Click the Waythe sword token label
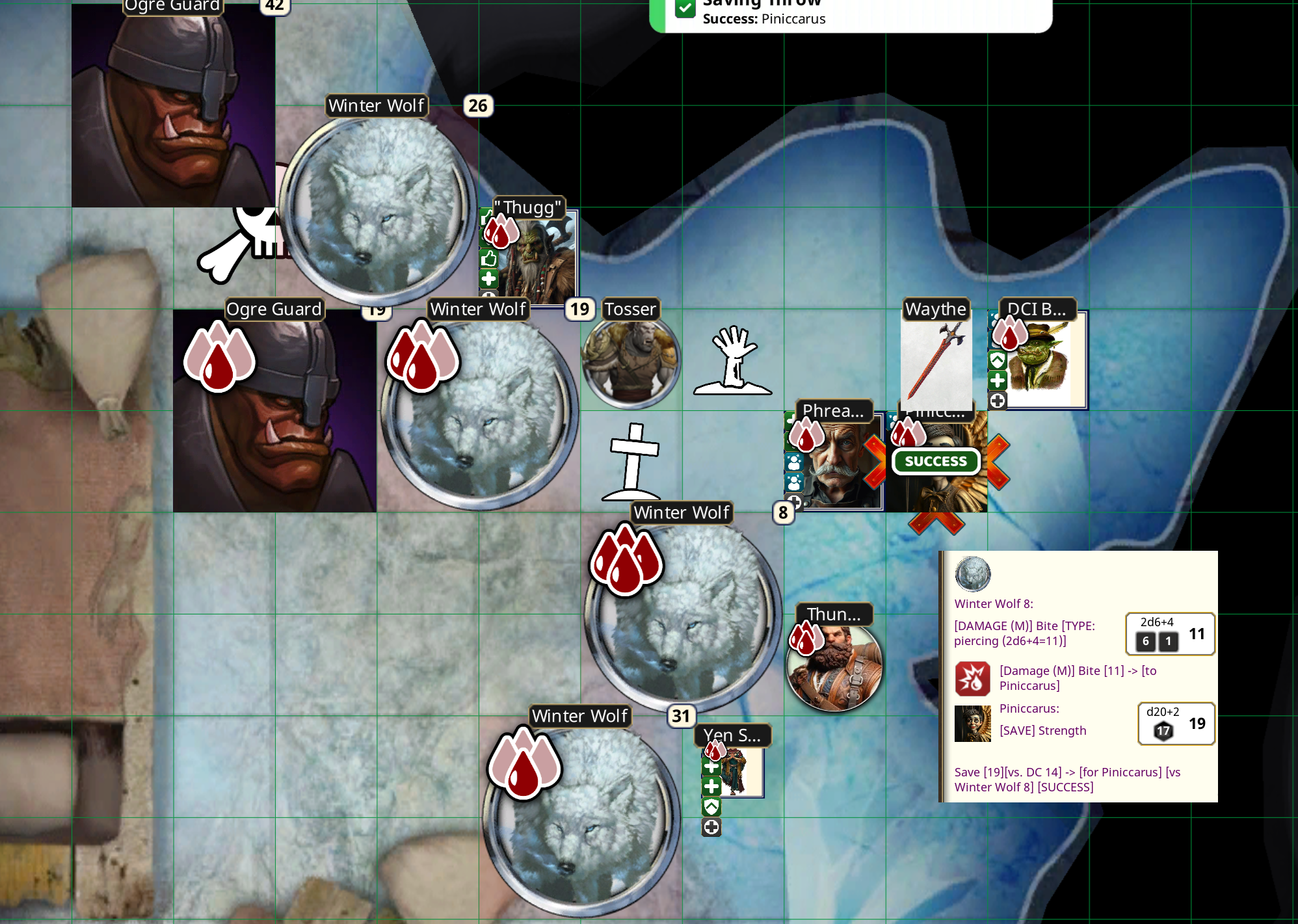 [x=936, y=310]
